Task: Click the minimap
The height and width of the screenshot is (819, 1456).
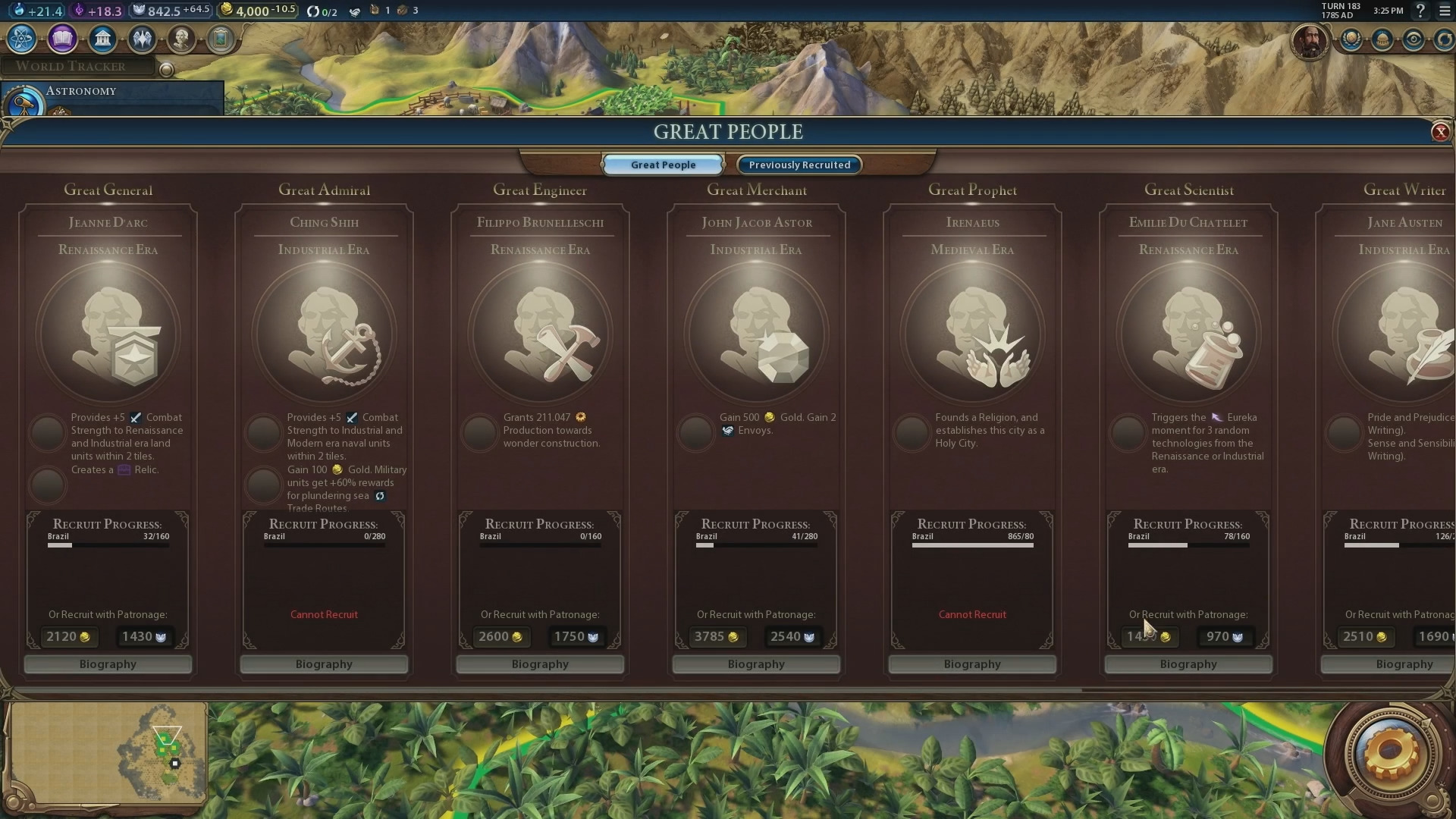Action: click(108, 752)
